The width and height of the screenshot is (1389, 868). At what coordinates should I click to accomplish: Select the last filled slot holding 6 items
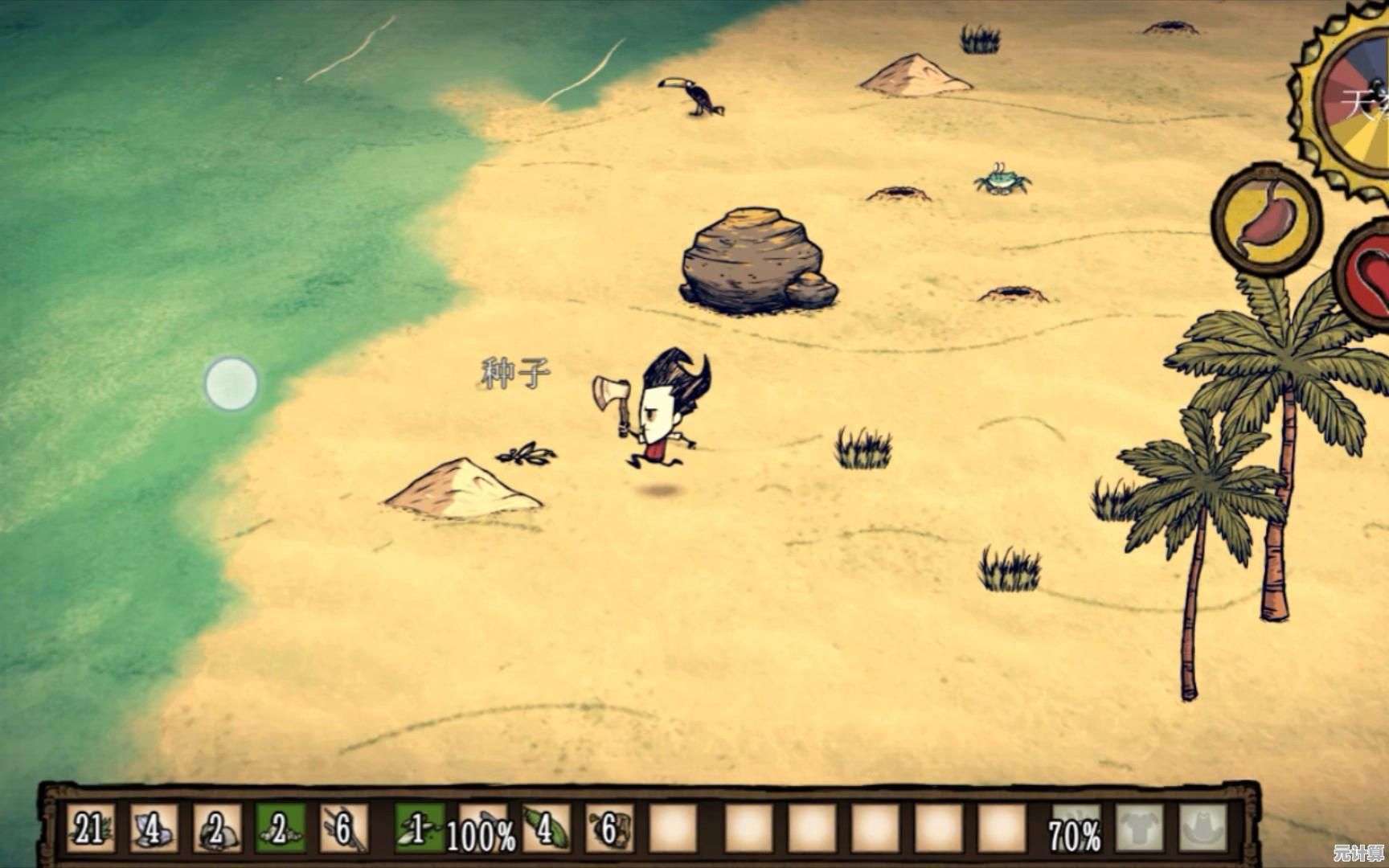608,828
